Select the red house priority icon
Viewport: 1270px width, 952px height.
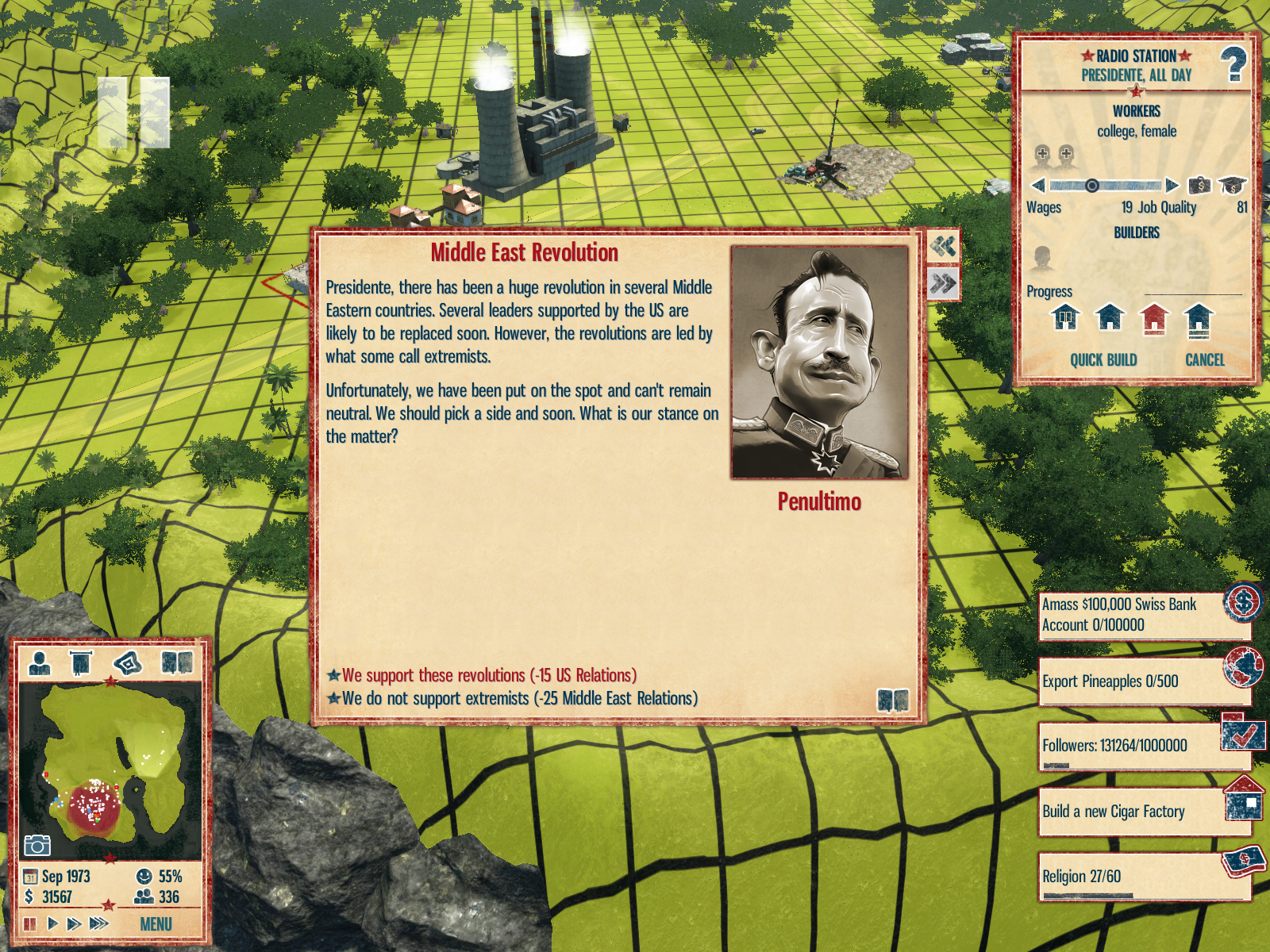[x=1154, y=318]
